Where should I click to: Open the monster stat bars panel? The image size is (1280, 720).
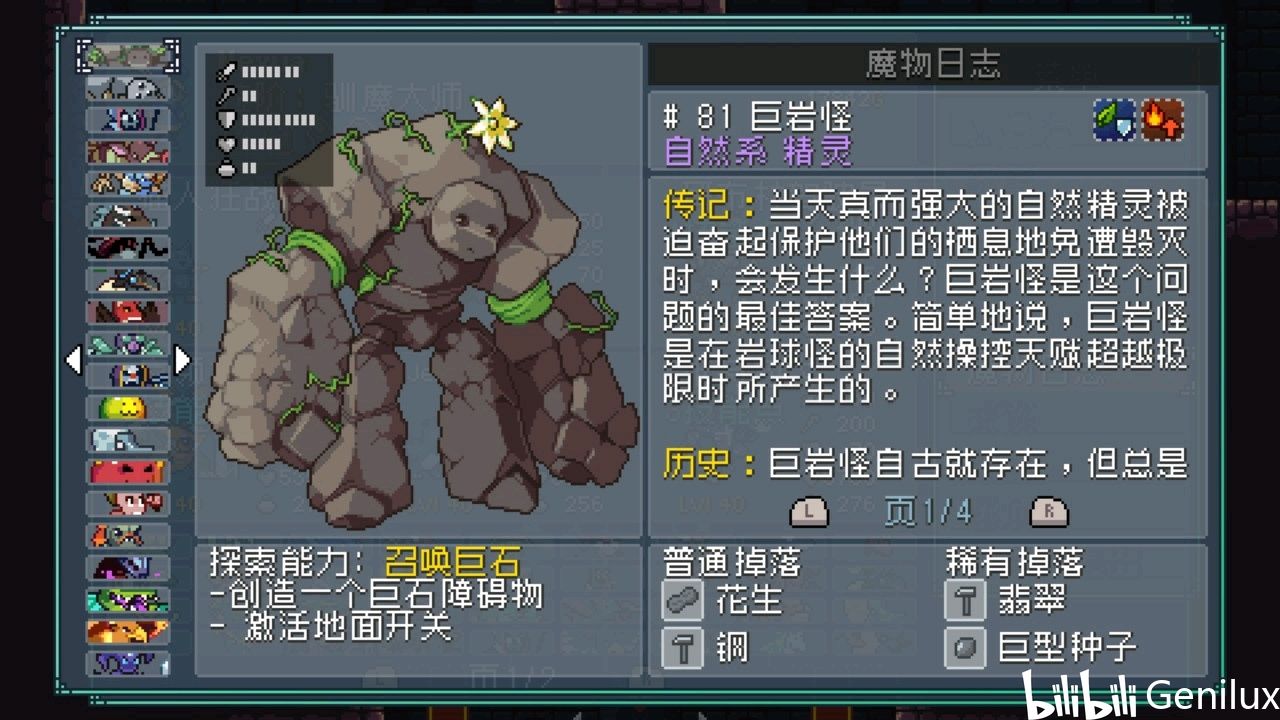269,120
